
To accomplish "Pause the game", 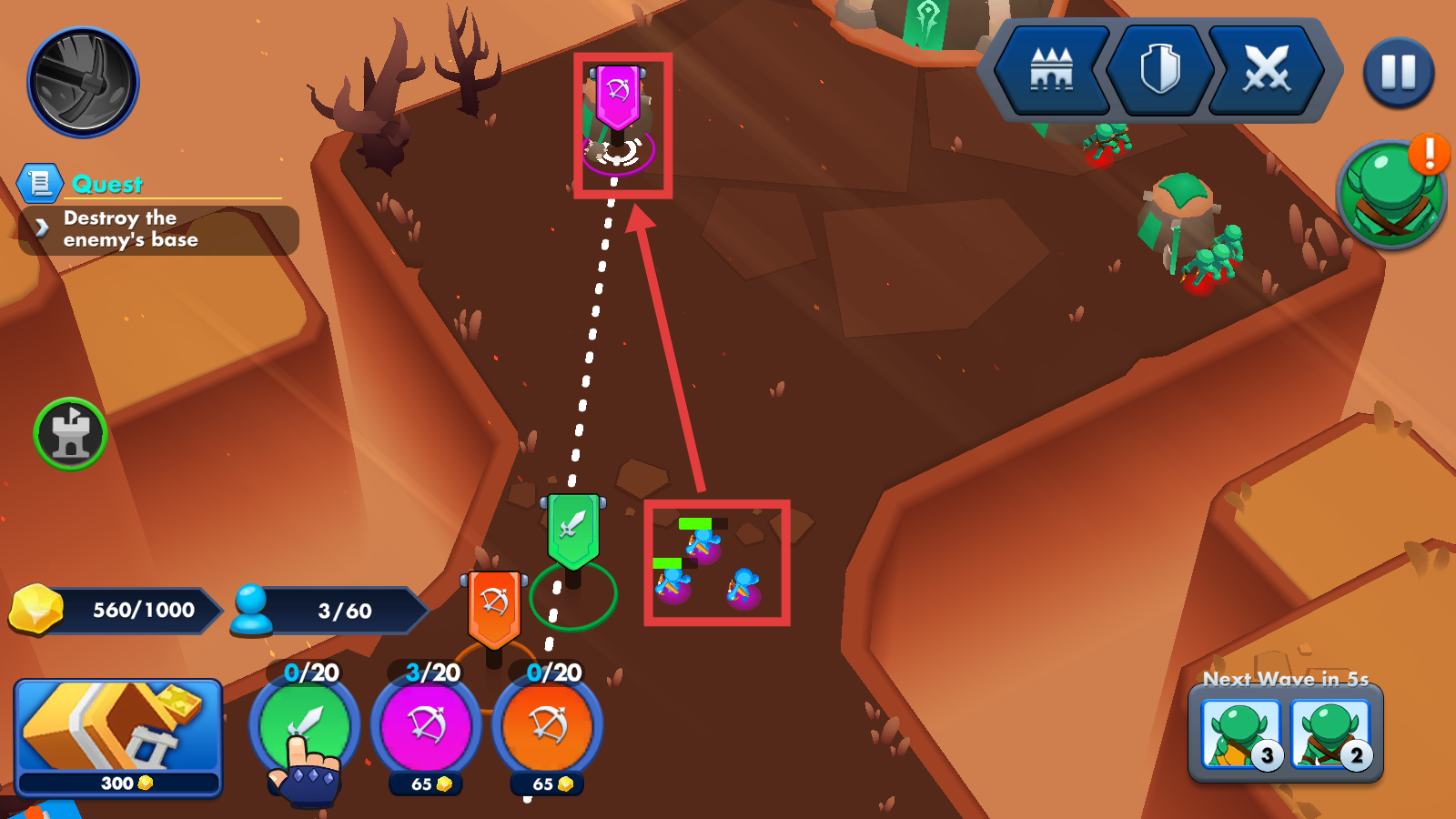I will [x=1399, y=73].
